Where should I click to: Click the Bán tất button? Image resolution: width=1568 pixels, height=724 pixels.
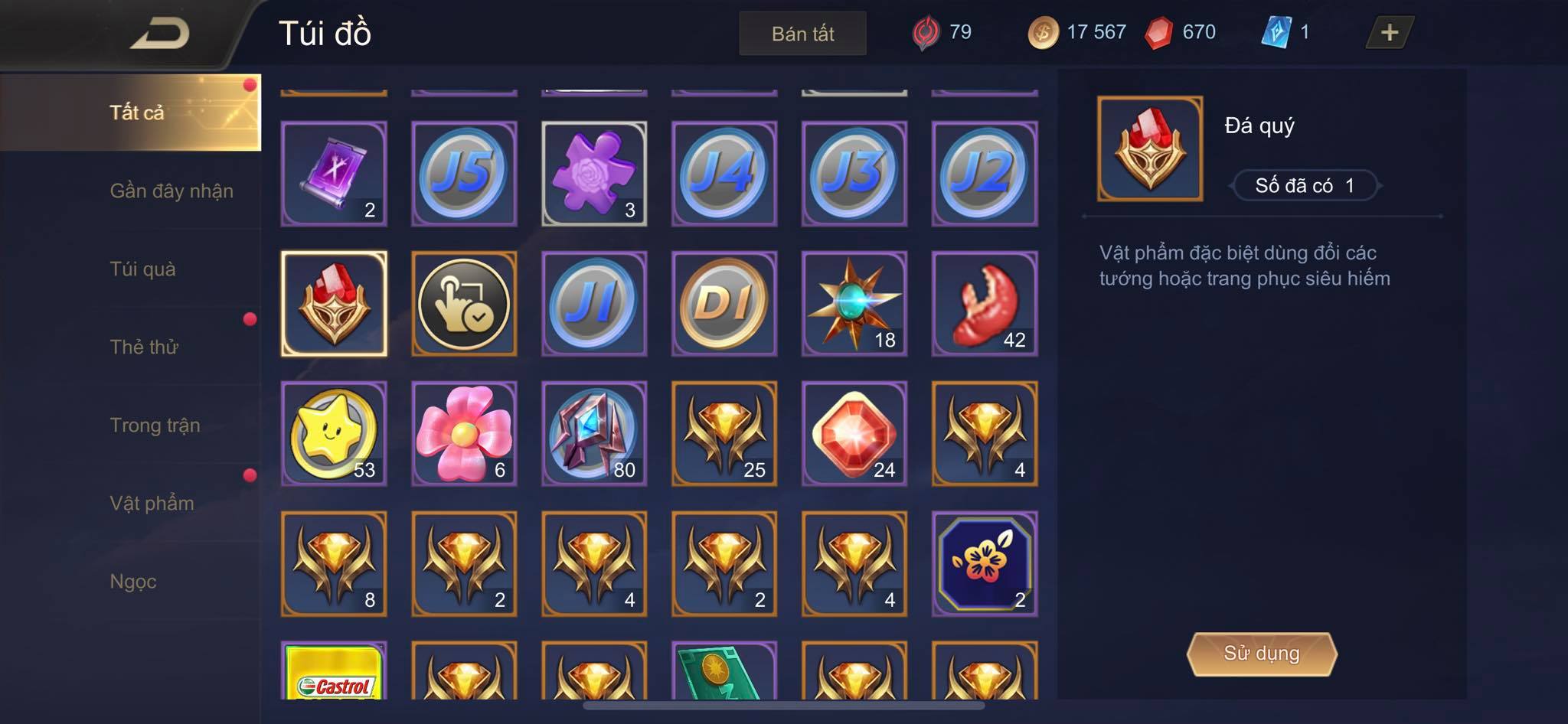[802, 34]
